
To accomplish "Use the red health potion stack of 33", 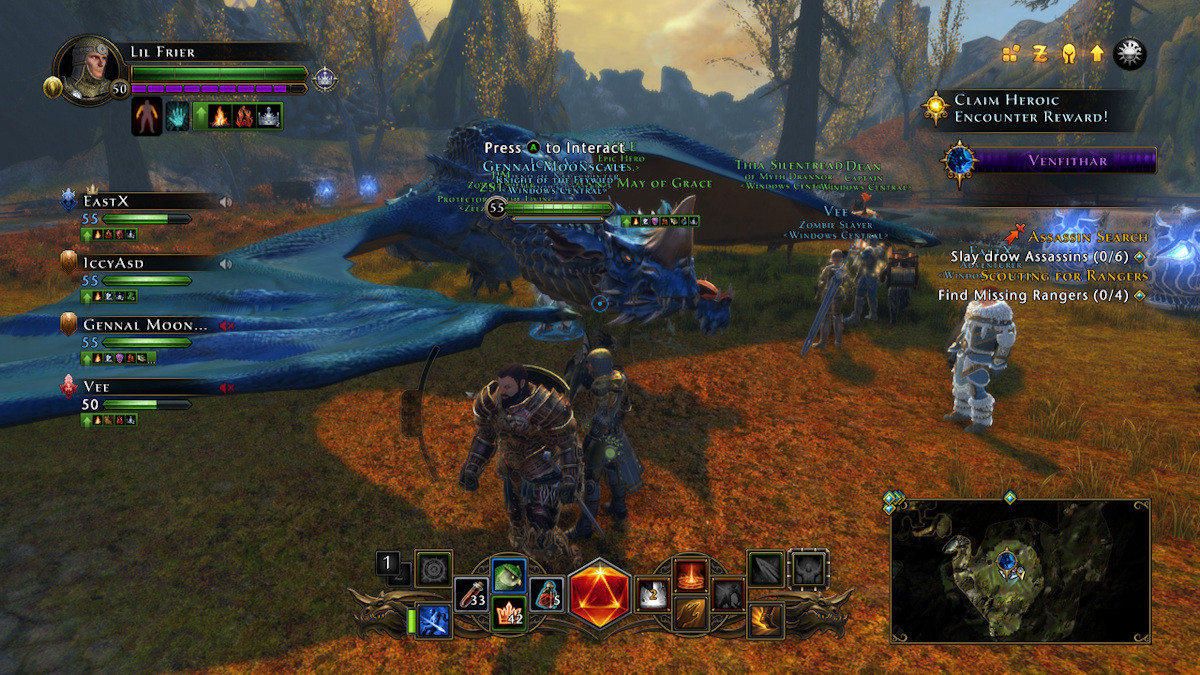I will (471, 596).
